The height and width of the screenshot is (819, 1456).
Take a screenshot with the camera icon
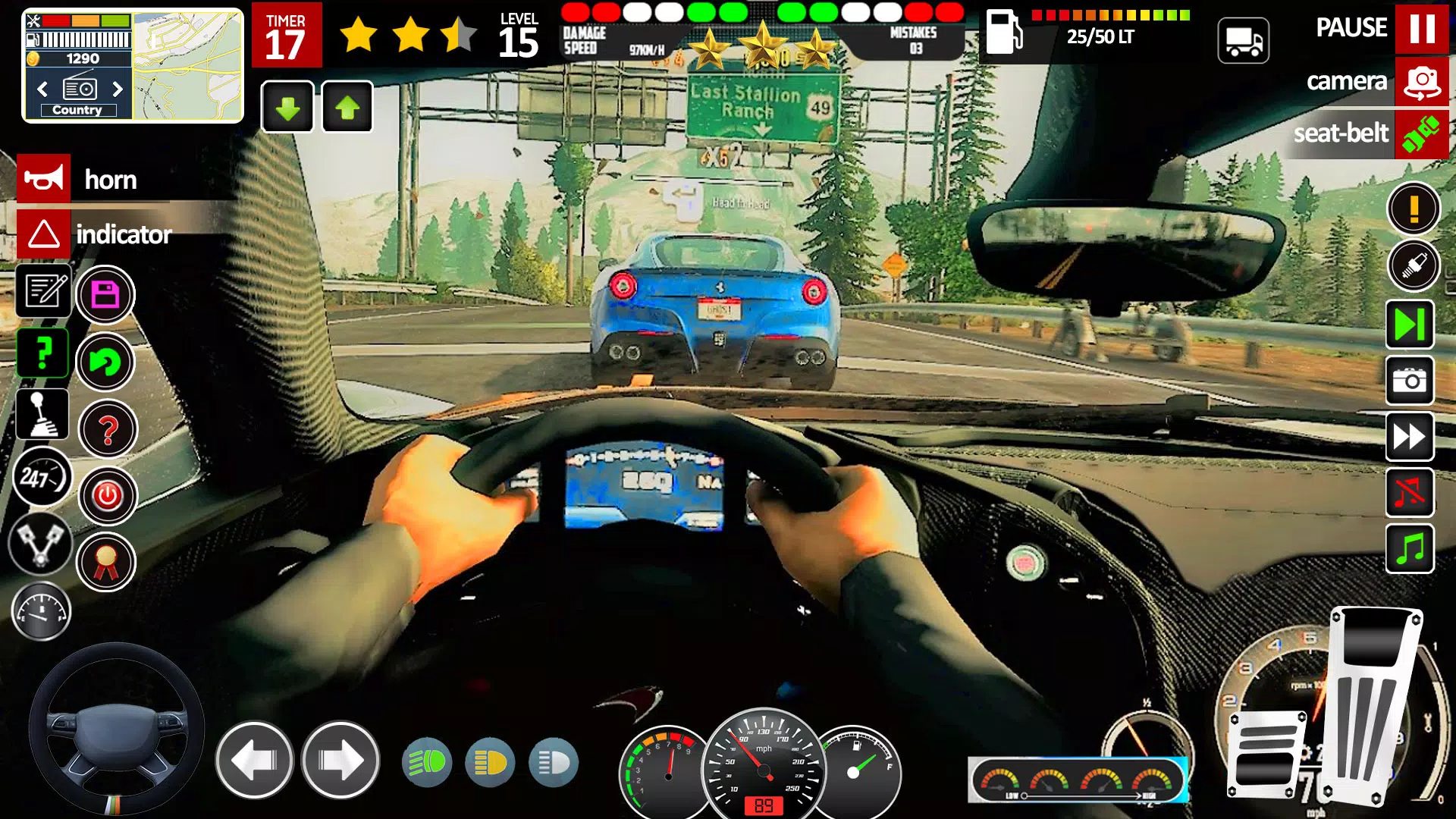pos(1410,380)
